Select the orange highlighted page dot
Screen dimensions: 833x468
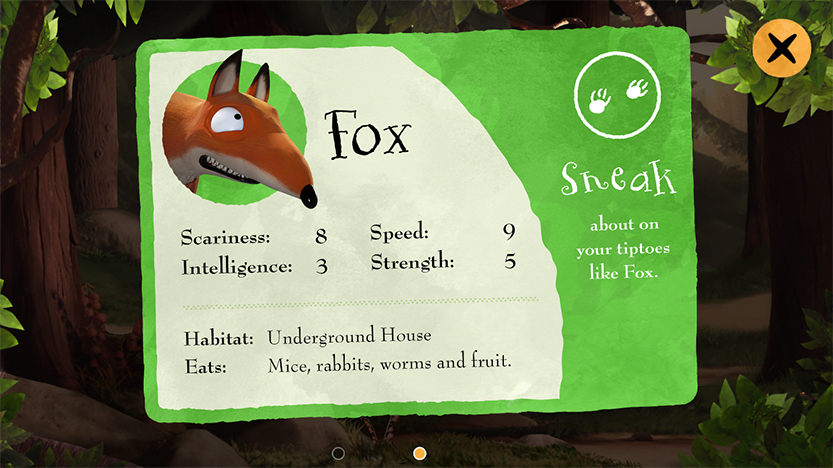[x=420, y=453]
